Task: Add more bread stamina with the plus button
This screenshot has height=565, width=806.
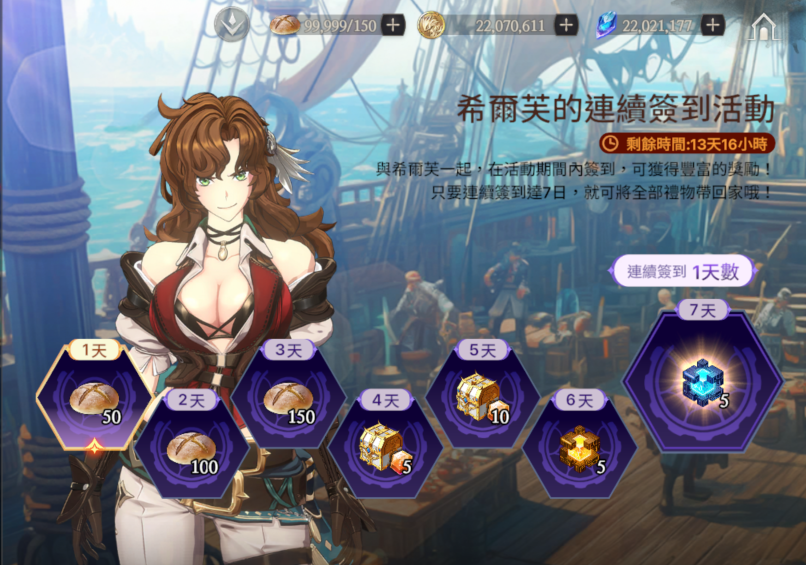Action: point(393,25)
